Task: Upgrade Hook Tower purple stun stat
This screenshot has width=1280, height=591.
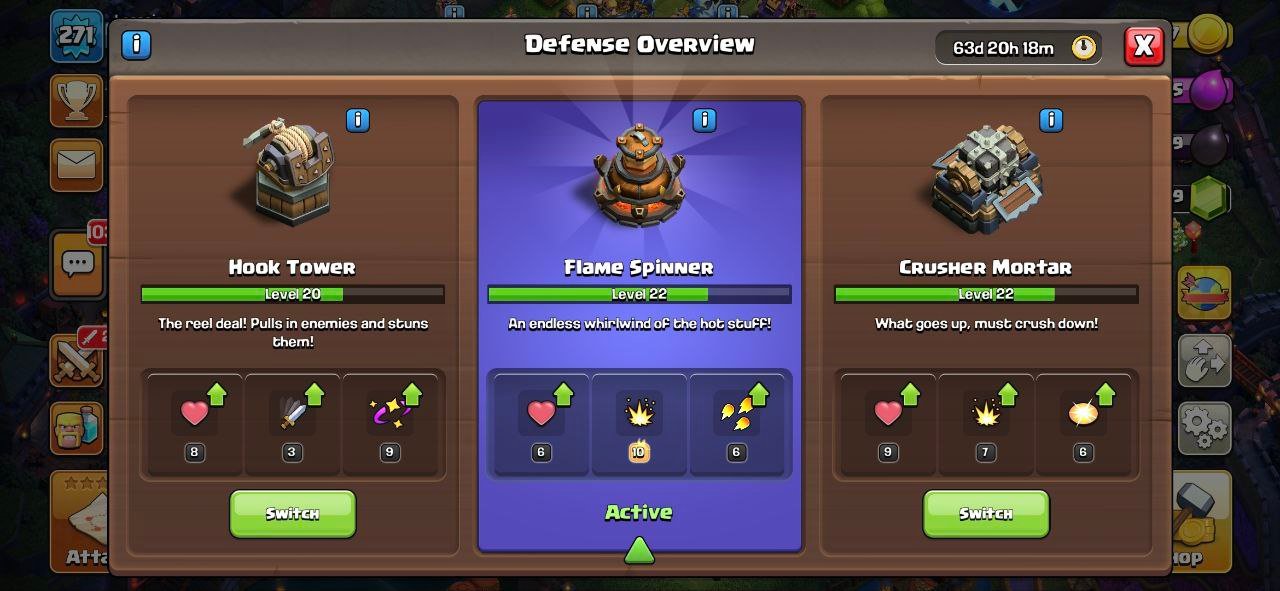Action: (390, 420)
